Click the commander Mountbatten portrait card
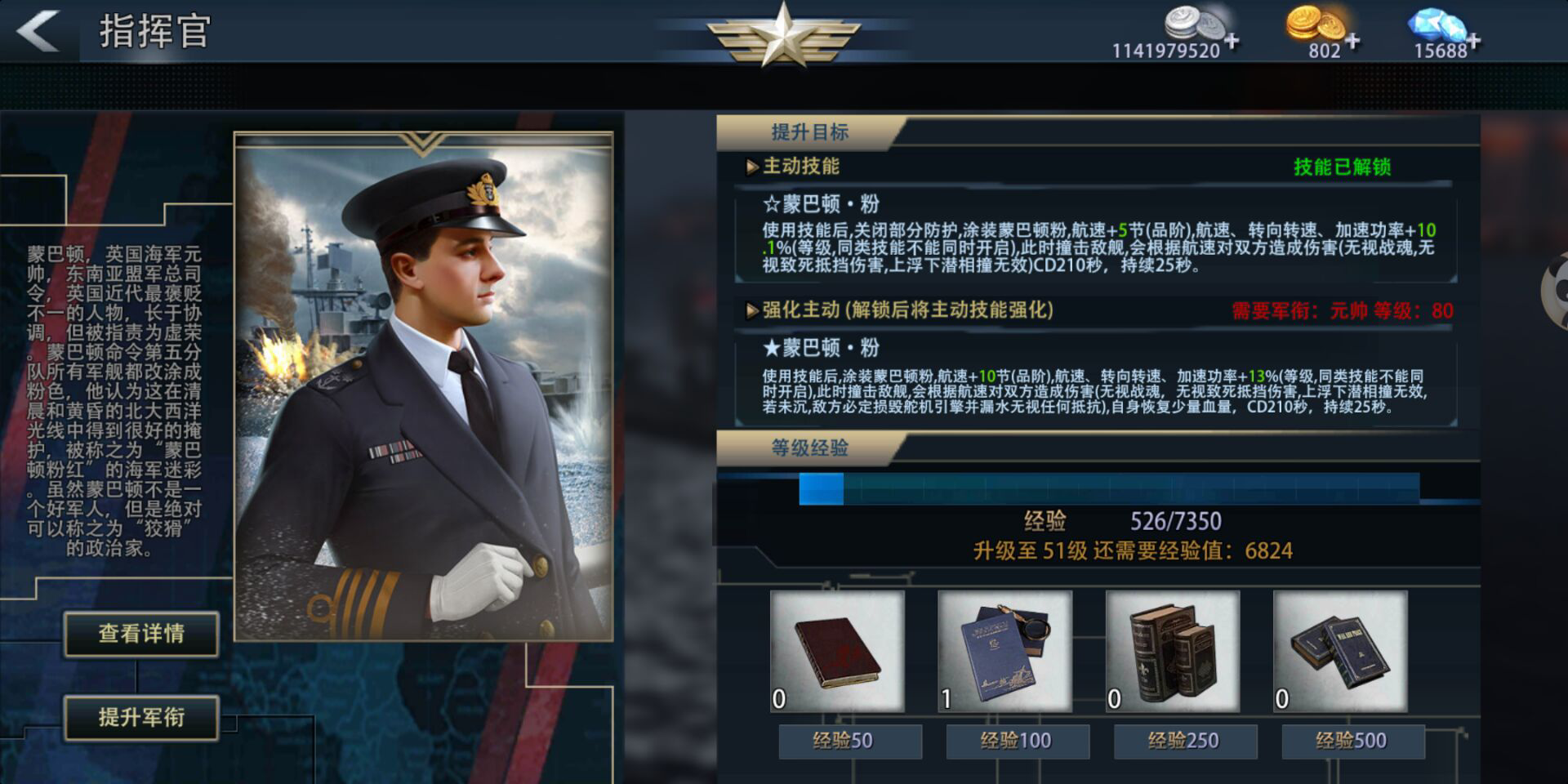 423,386
